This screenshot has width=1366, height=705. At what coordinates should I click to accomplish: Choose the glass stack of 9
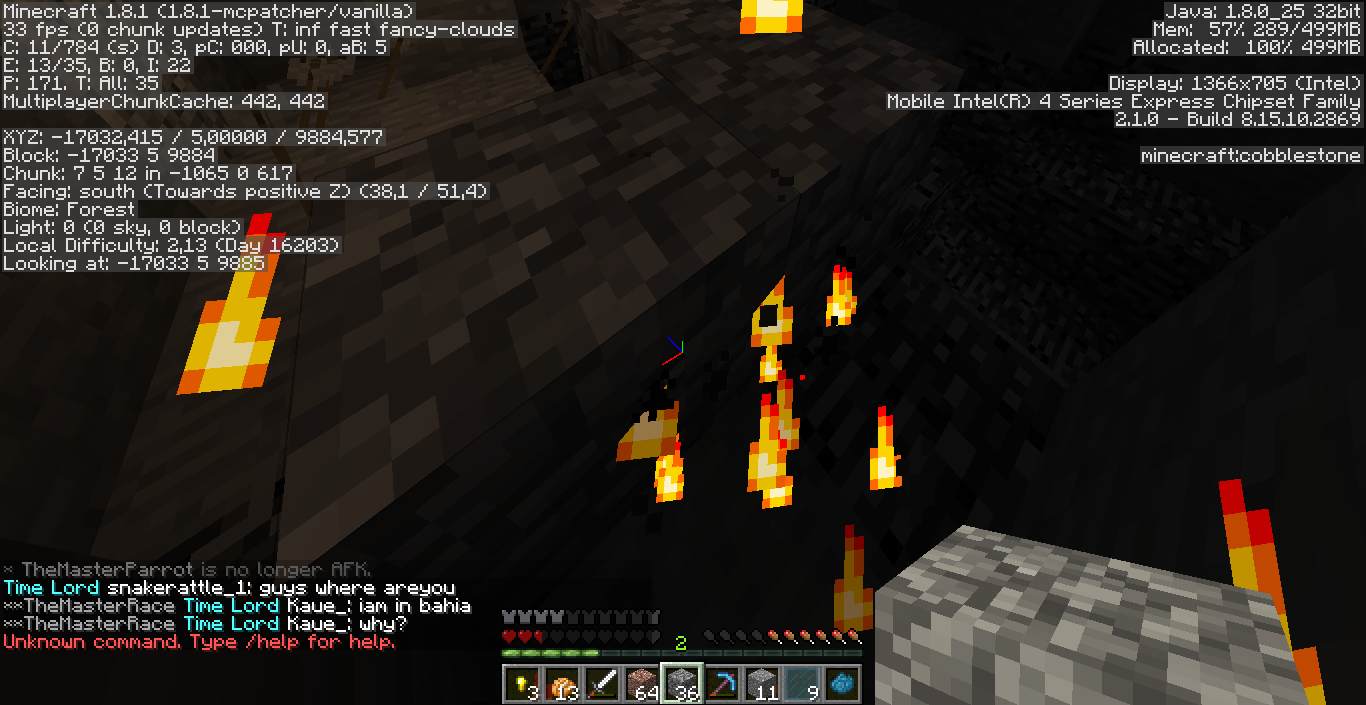click(x=803, y=683)
